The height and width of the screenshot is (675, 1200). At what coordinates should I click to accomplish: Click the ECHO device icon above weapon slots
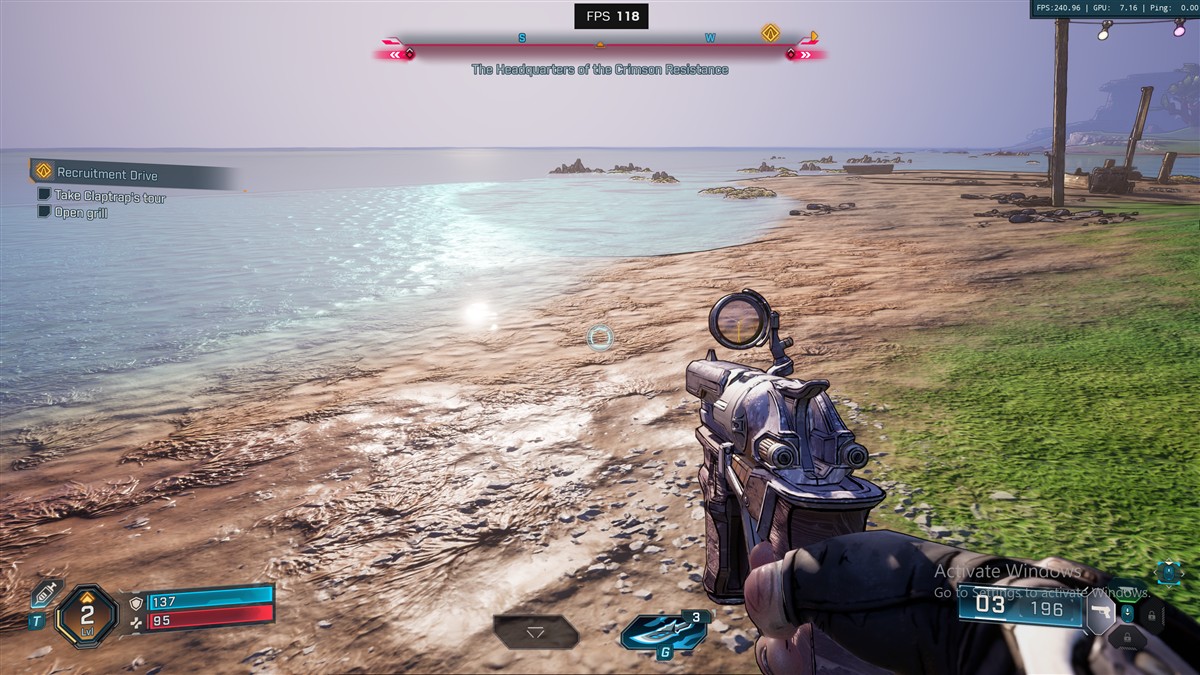point(1168,573)
